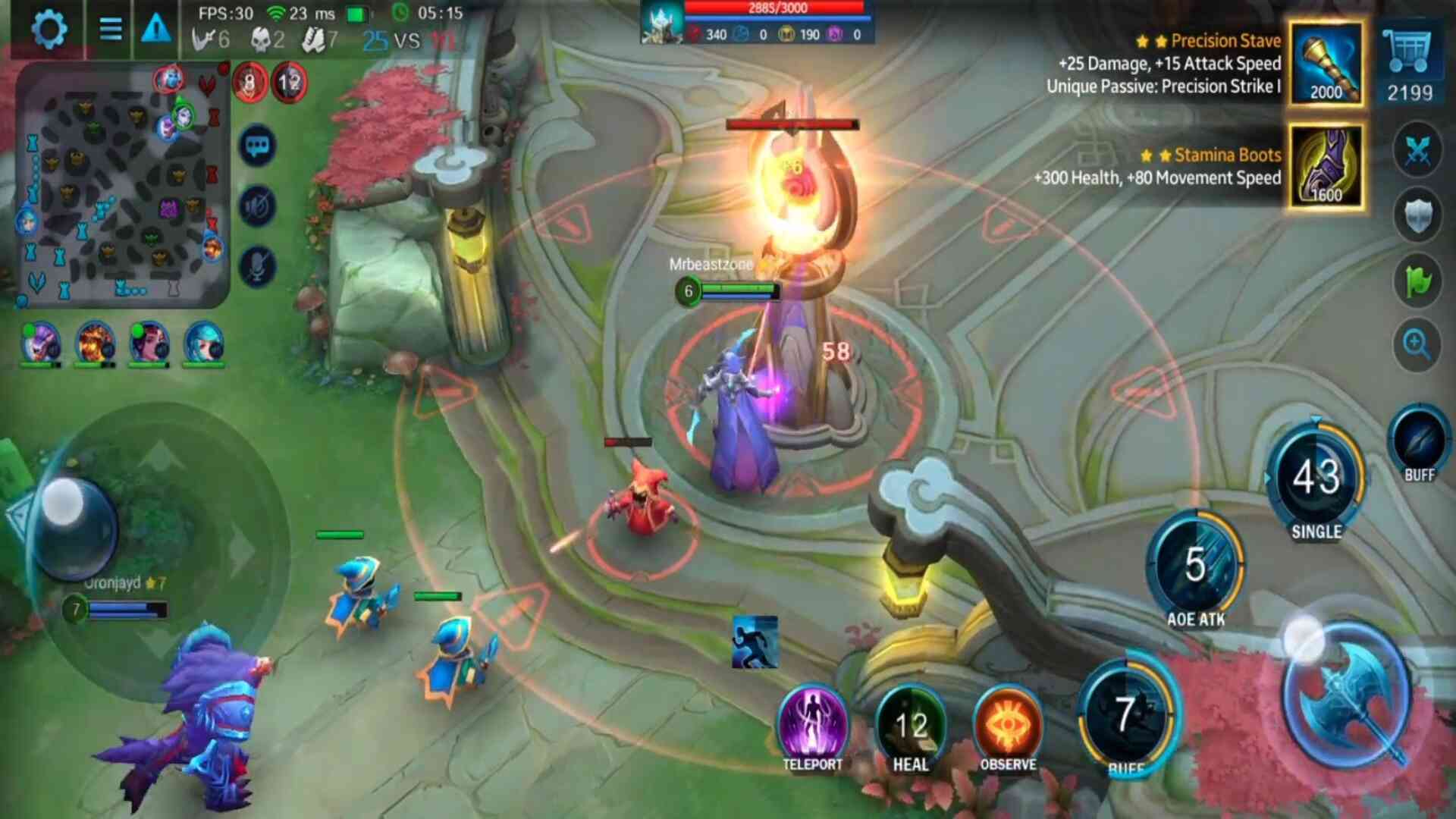The height and width of the screenshot is (819, 1456).
Task: Click the battlefield minimap
Action: point(121,186)
